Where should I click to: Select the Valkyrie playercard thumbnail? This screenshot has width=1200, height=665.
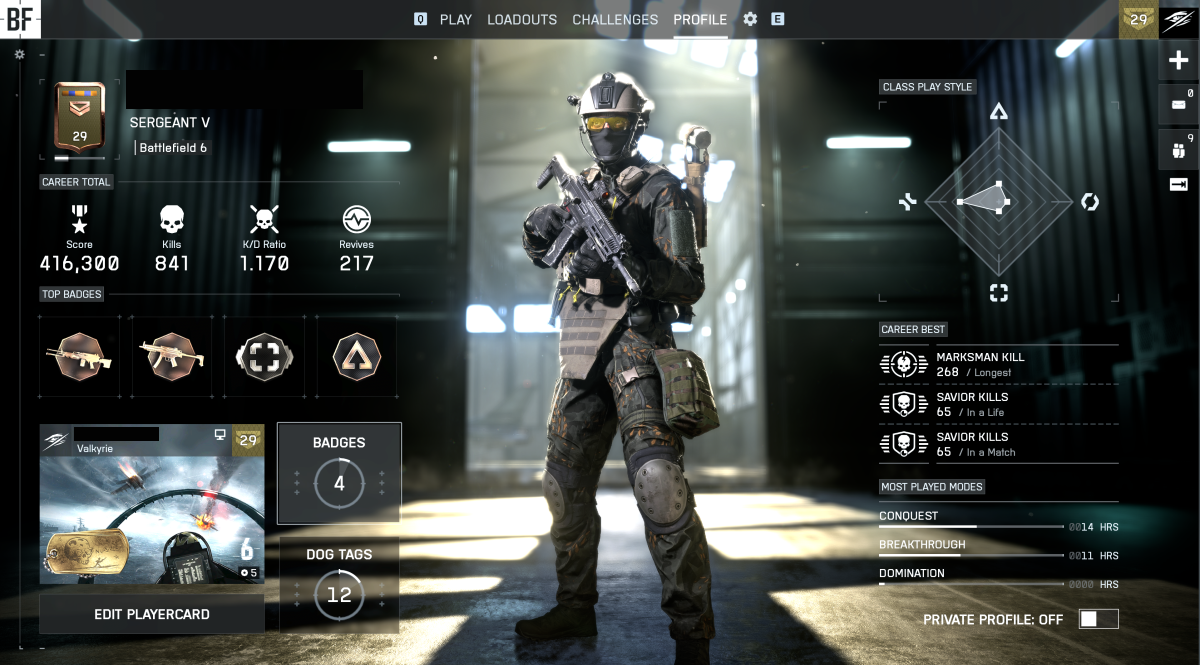click(152, 504)
